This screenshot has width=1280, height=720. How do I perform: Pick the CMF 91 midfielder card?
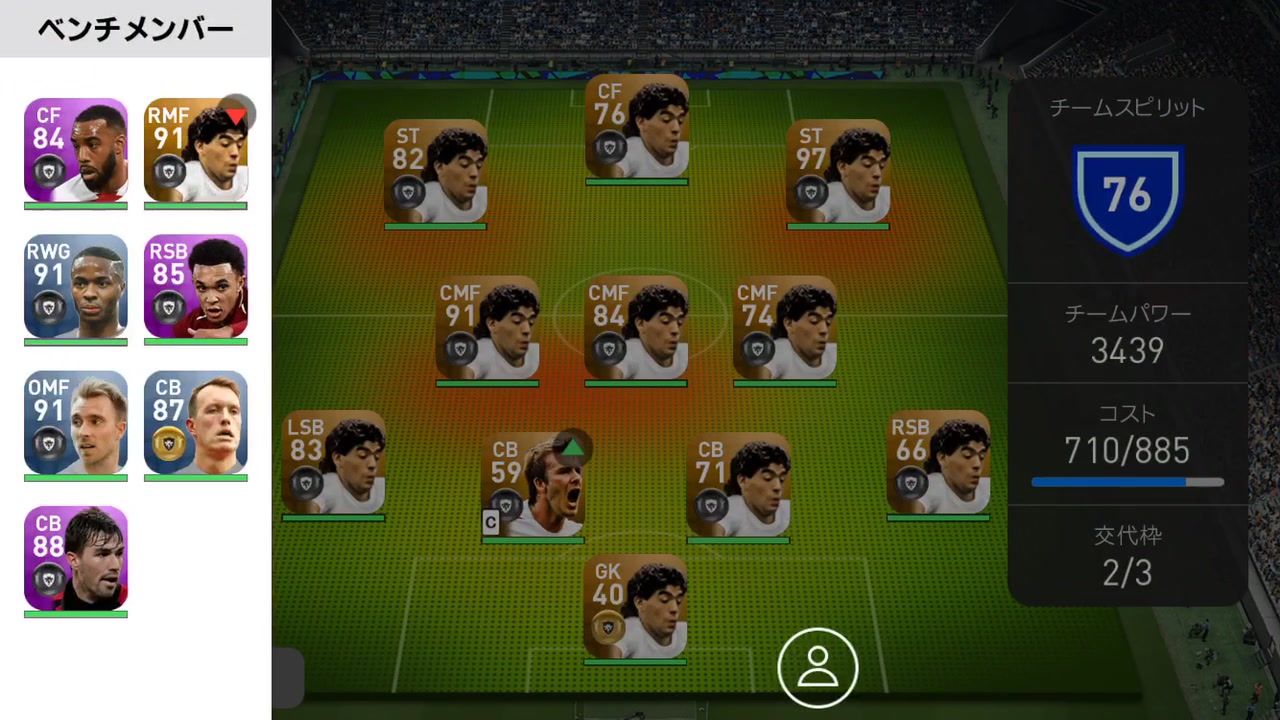tap(488, 328)
